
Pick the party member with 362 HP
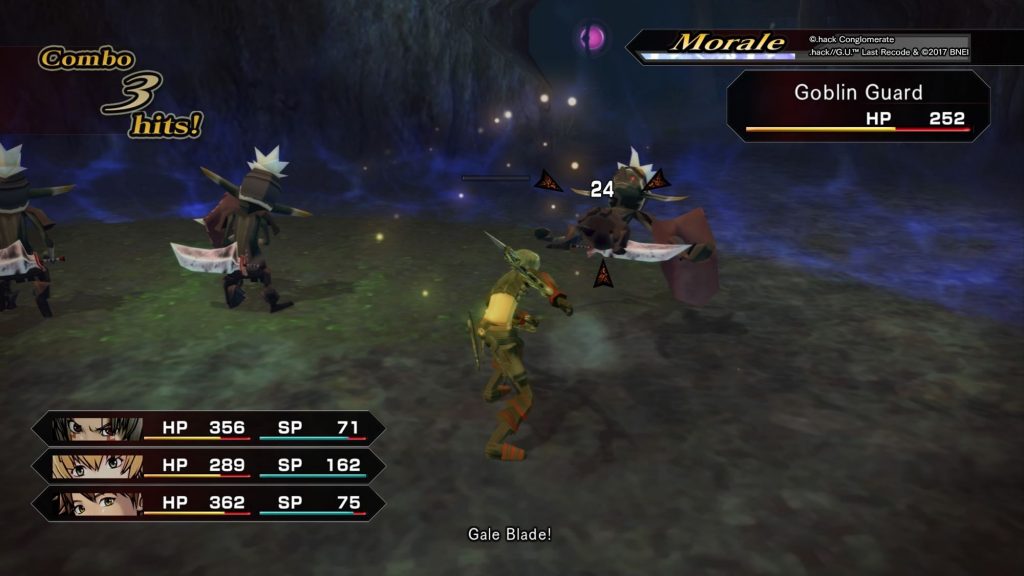pyautogui.click(x=208, y=503)
